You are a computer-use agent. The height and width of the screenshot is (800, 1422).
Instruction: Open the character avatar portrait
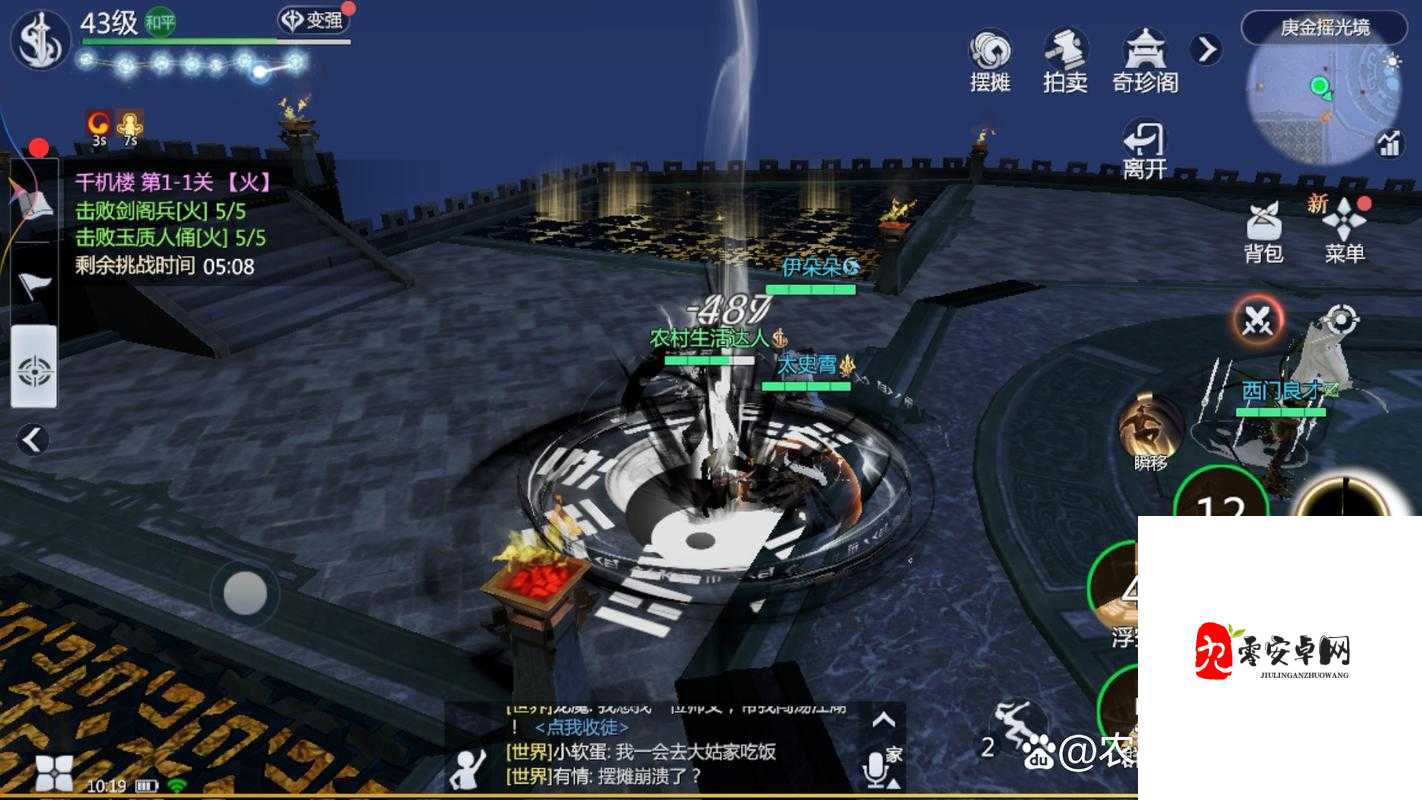[40, 40]
